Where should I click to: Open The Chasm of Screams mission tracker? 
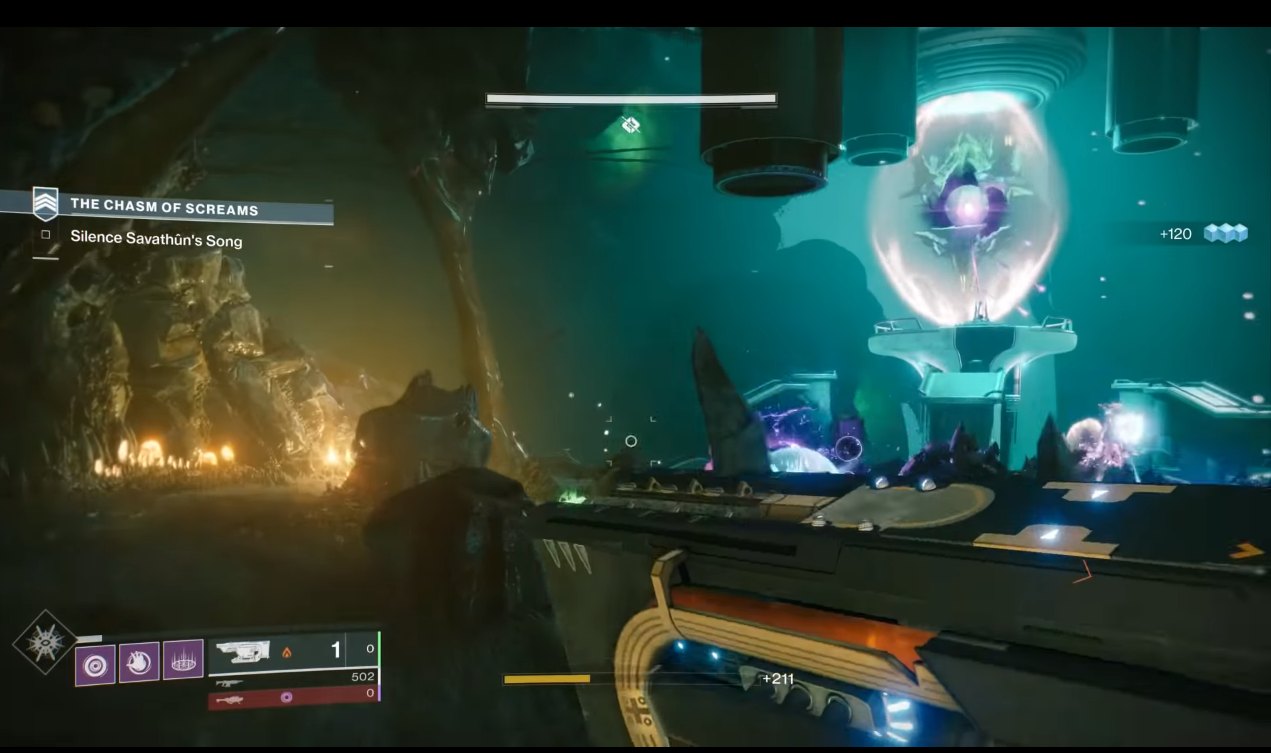164,207
